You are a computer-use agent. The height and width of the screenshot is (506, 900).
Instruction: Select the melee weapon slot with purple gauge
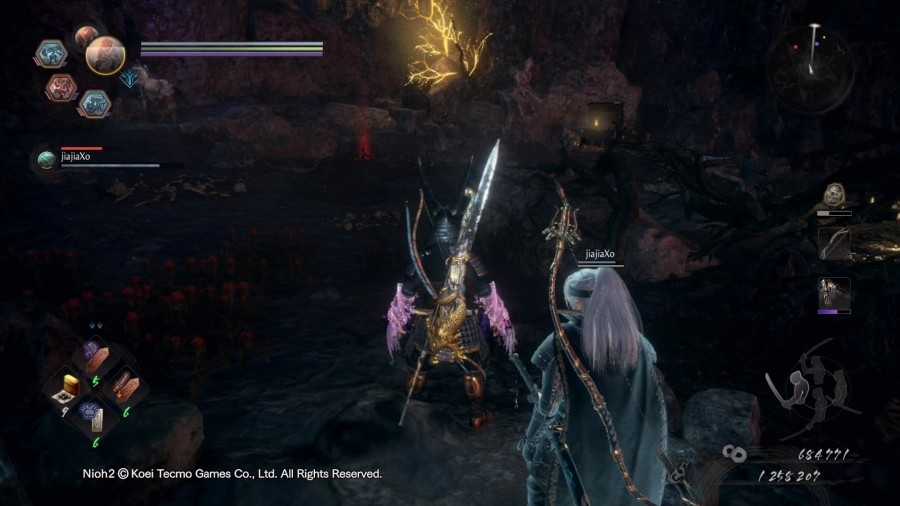834,293
